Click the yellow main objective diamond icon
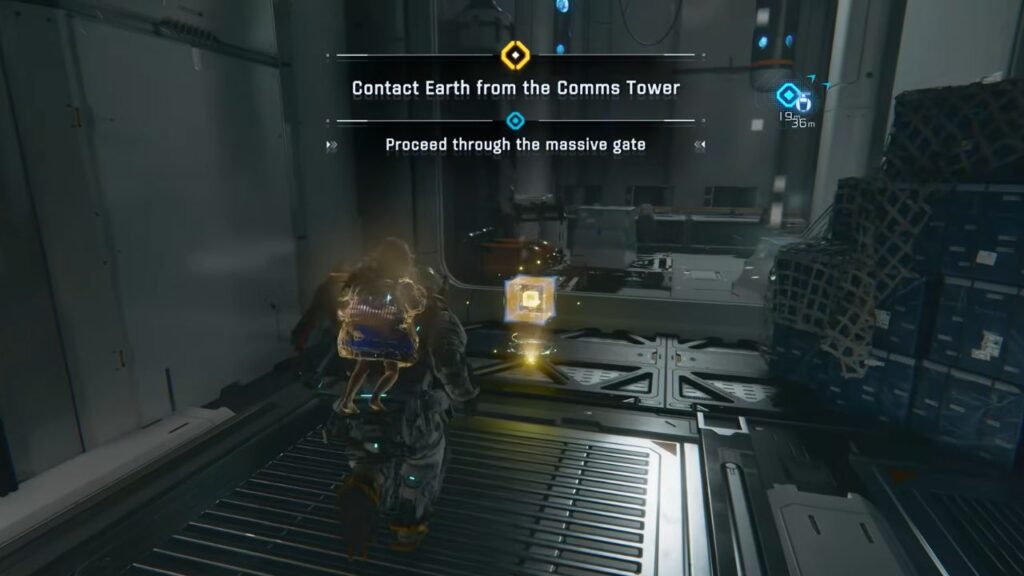This screenshot has height=576, width=1024. click(515, 54)
